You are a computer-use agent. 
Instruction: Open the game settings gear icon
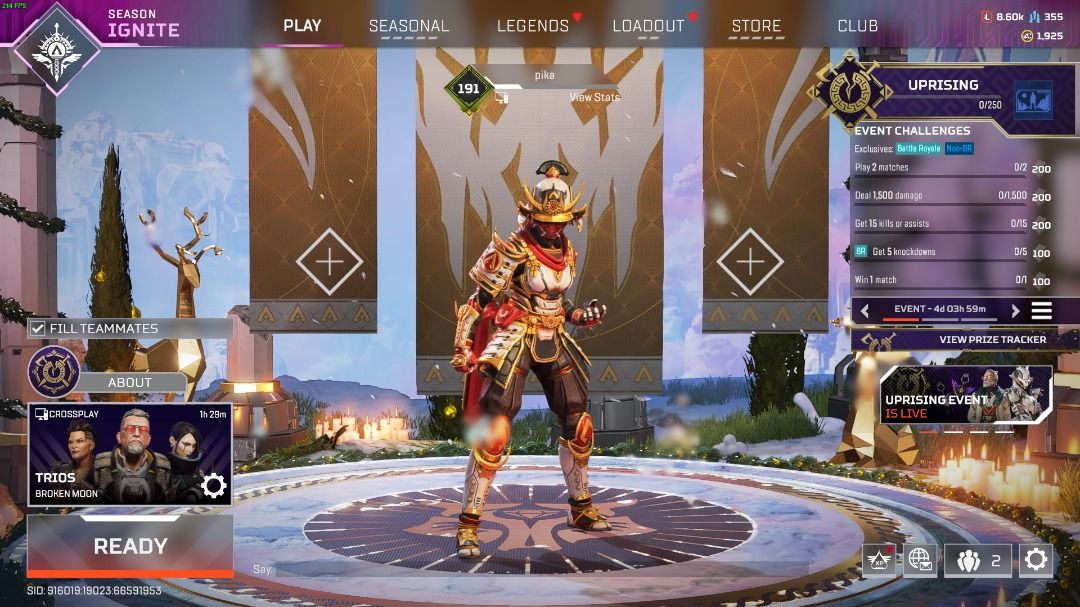1036,560
